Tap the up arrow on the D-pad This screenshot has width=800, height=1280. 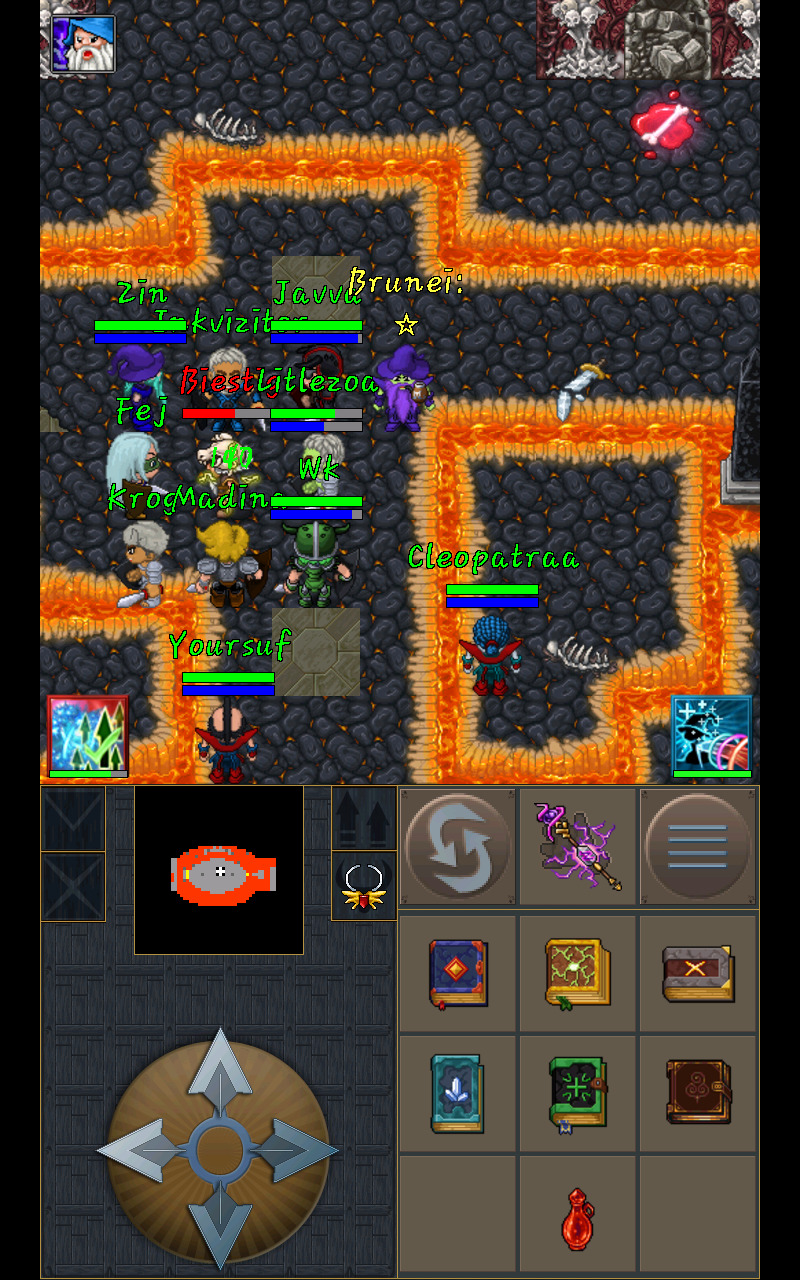point(219,1068)
